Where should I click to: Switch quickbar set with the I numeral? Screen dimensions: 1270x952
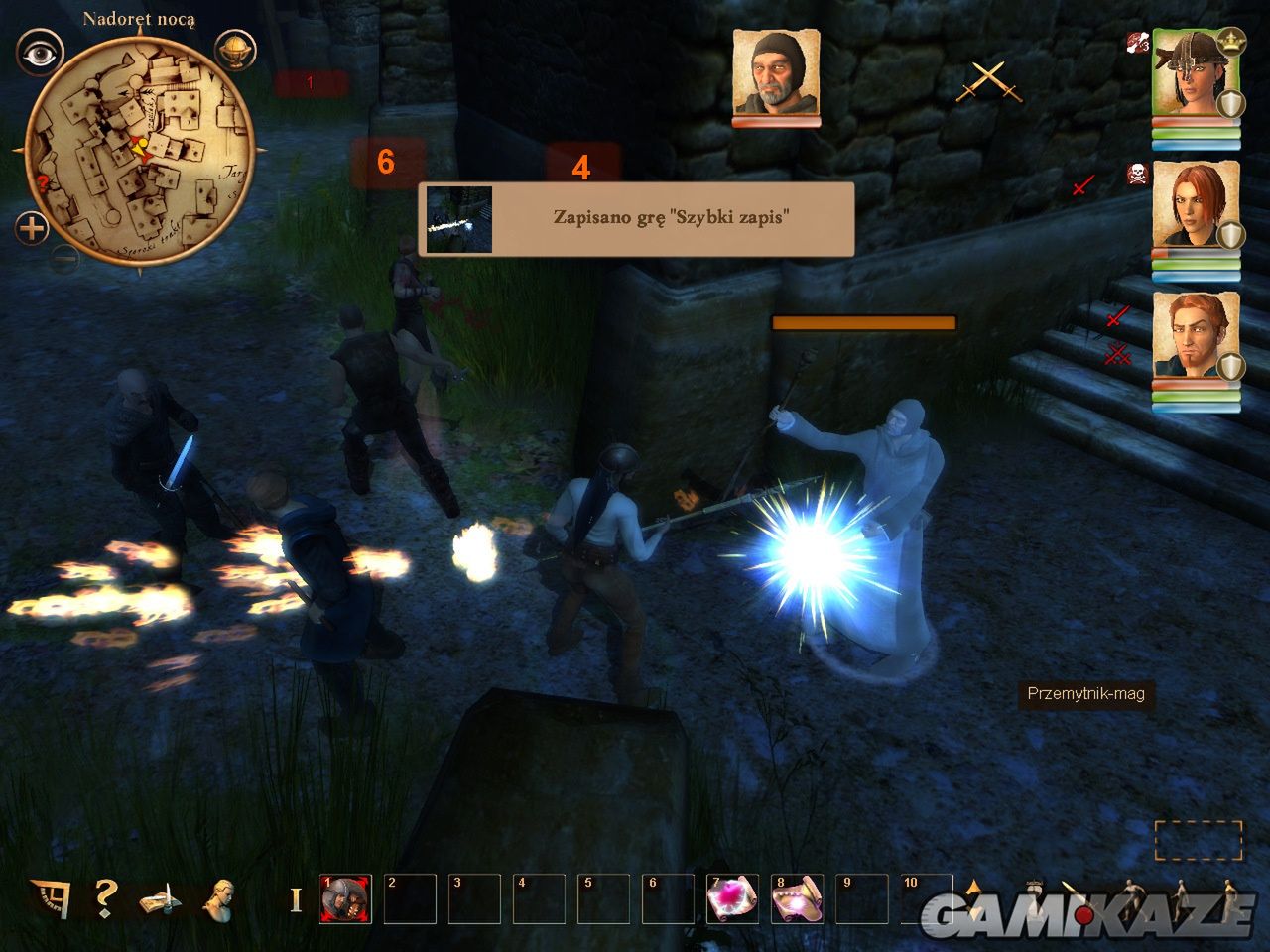pyautogui.click(x=295, y=900)
